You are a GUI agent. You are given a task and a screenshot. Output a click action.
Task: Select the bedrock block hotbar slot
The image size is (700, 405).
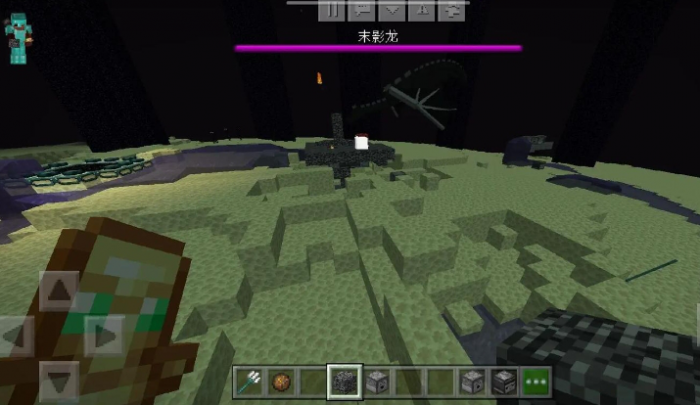(x=343, y=381)
